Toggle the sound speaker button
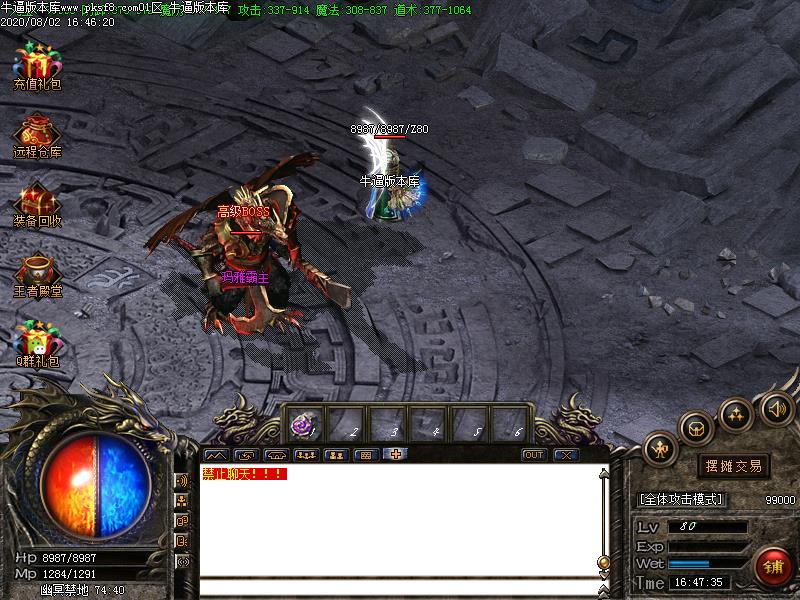800x600 pixels. tap(777, 408)
